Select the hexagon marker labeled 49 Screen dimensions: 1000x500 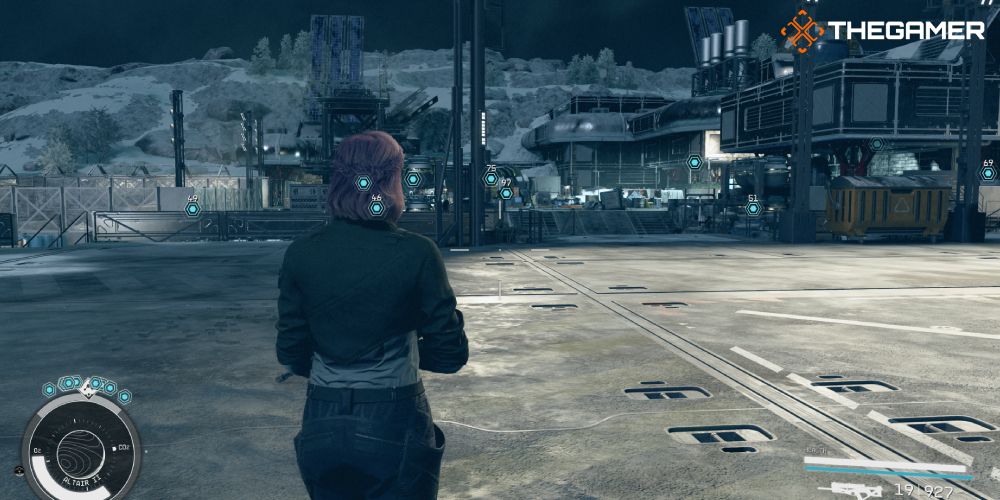pos(192,209)
